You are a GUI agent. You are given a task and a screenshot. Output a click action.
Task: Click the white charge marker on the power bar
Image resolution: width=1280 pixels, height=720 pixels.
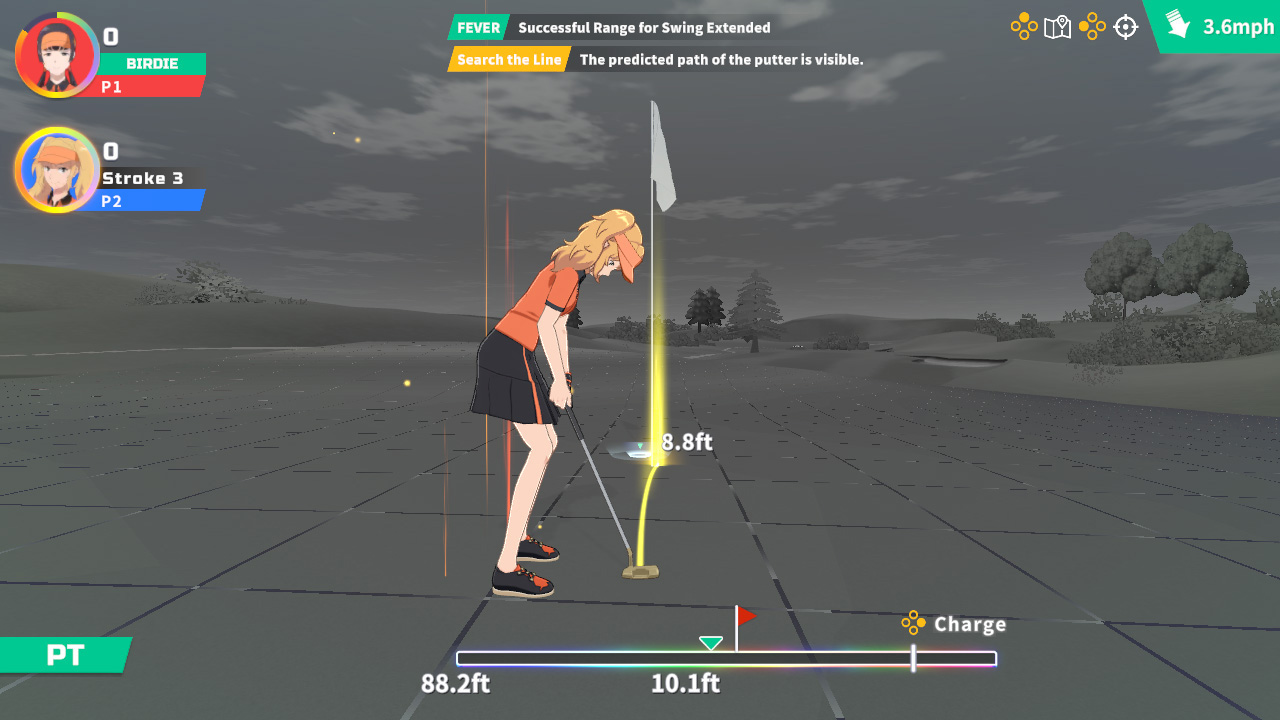pos(914,659)
